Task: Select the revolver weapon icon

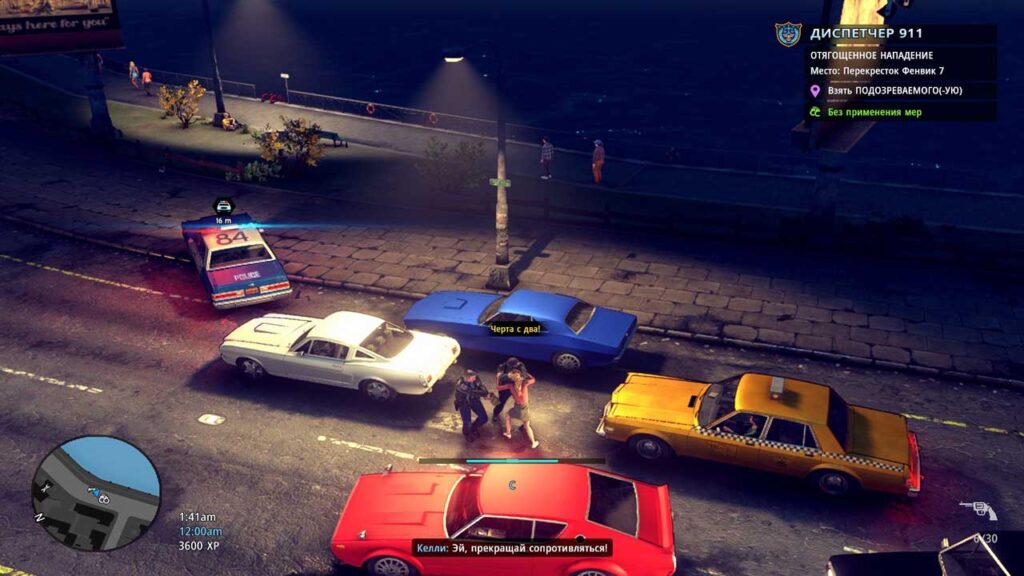Action: [x=978, y=510]
